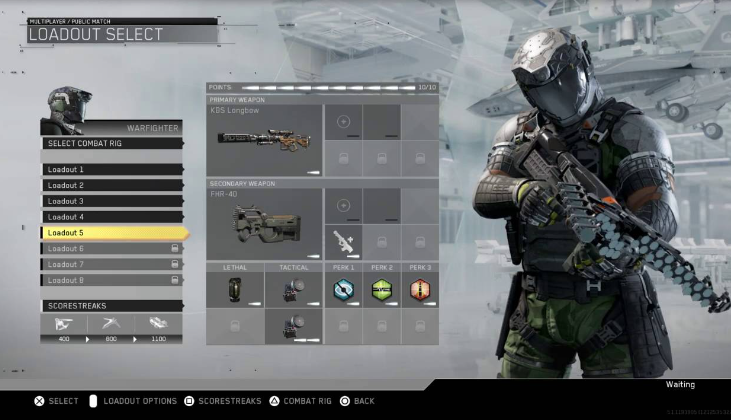This screenshot has height=420, width=731.
Task: Click the locked Loadout 7 row
Action: (111, 264)
